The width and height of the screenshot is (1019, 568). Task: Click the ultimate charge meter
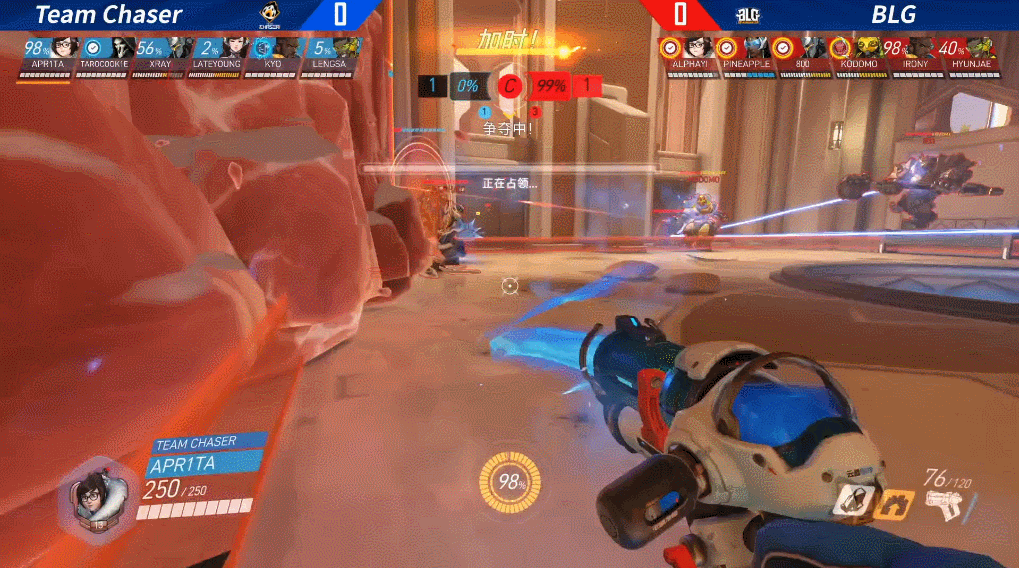coord(512,482)
